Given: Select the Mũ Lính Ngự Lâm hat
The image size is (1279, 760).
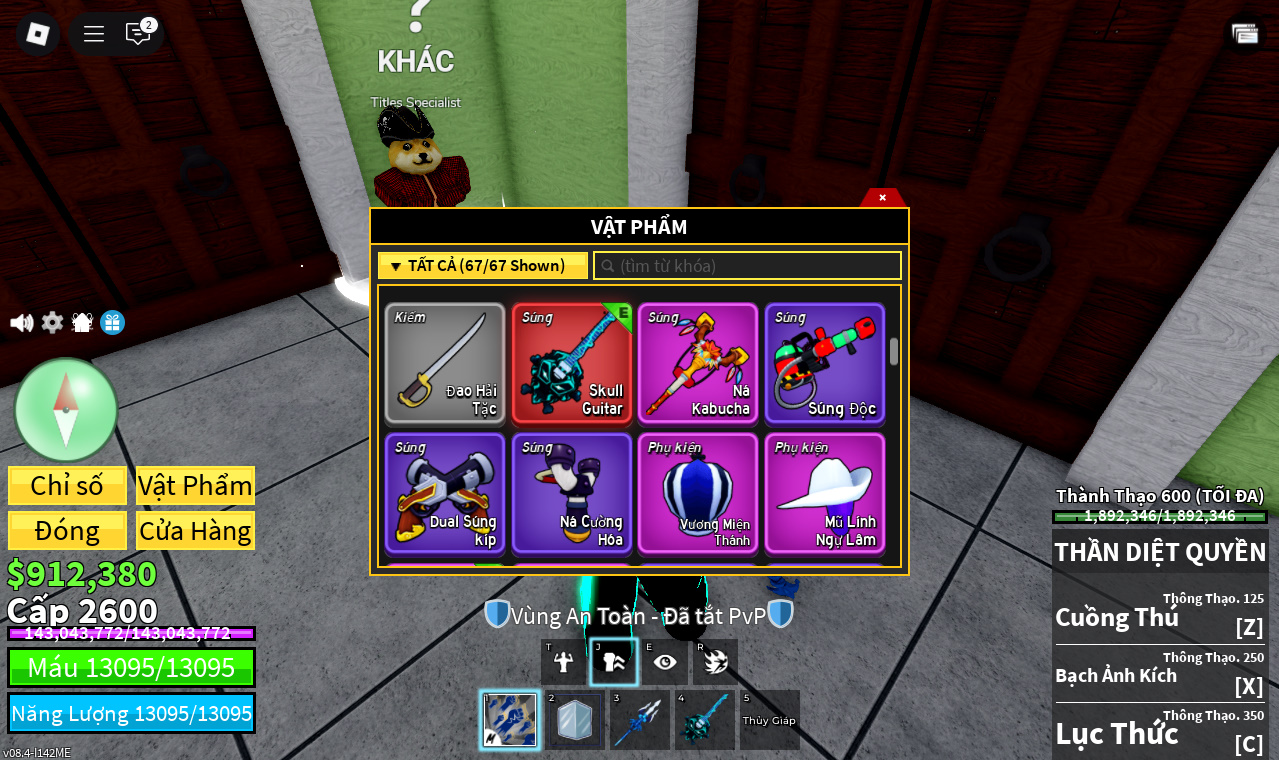Looking at the screenshot, I should pos(825,493).
